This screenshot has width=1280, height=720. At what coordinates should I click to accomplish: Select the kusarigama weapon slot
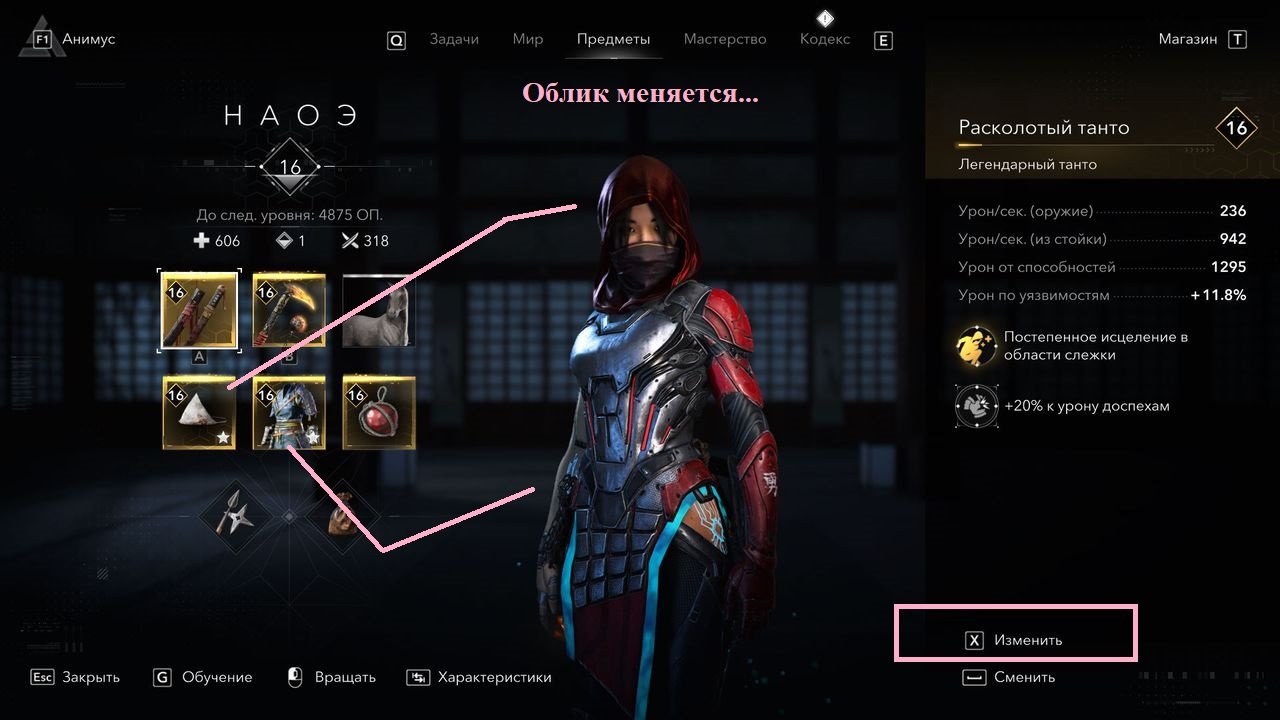pyautogui.click(x=289, y=310)
